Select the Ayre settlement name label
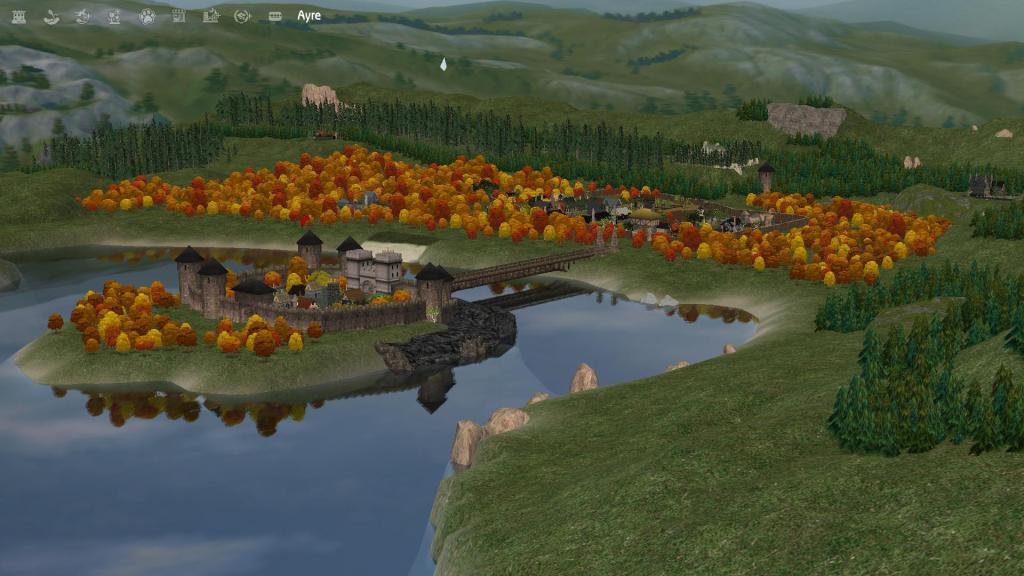Viewport: 1024px width, 576px height. (x=309, y=16)
